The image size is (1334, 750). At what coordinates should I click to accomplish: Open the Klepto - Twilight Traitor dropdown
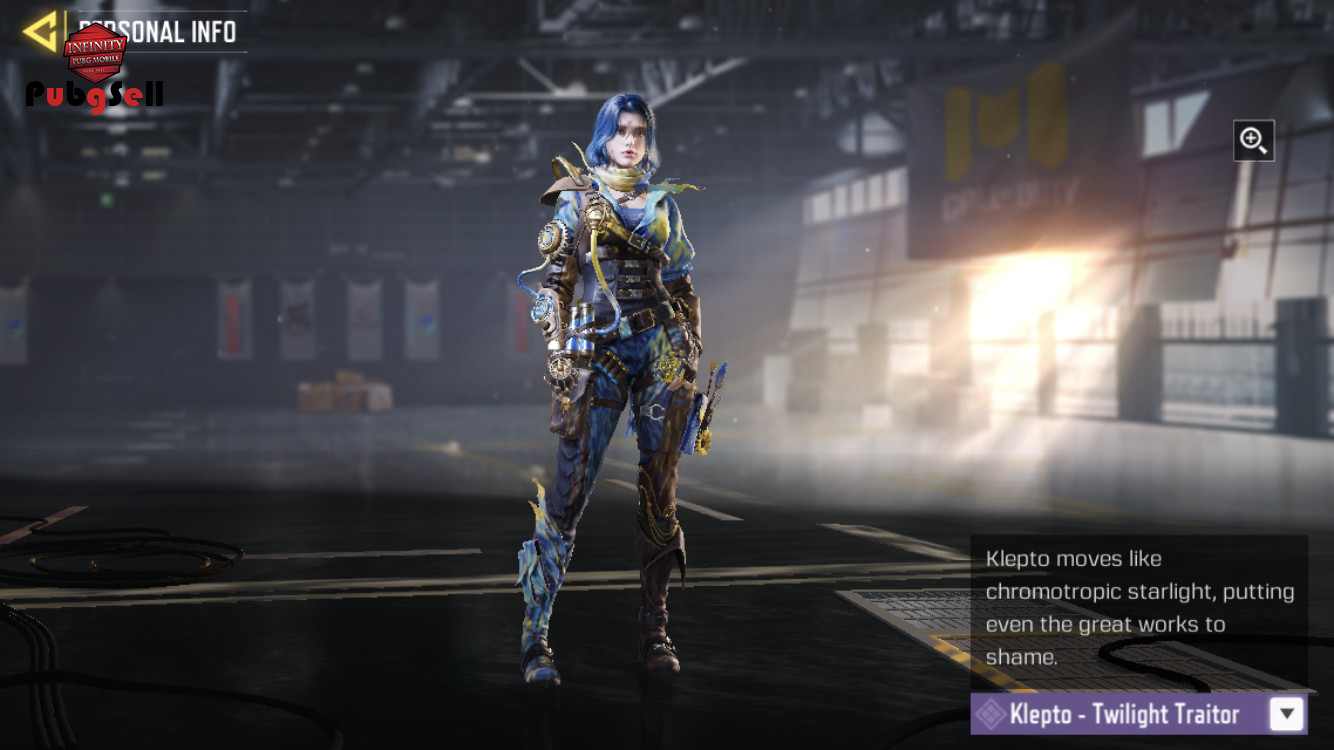coord(1287,714)
